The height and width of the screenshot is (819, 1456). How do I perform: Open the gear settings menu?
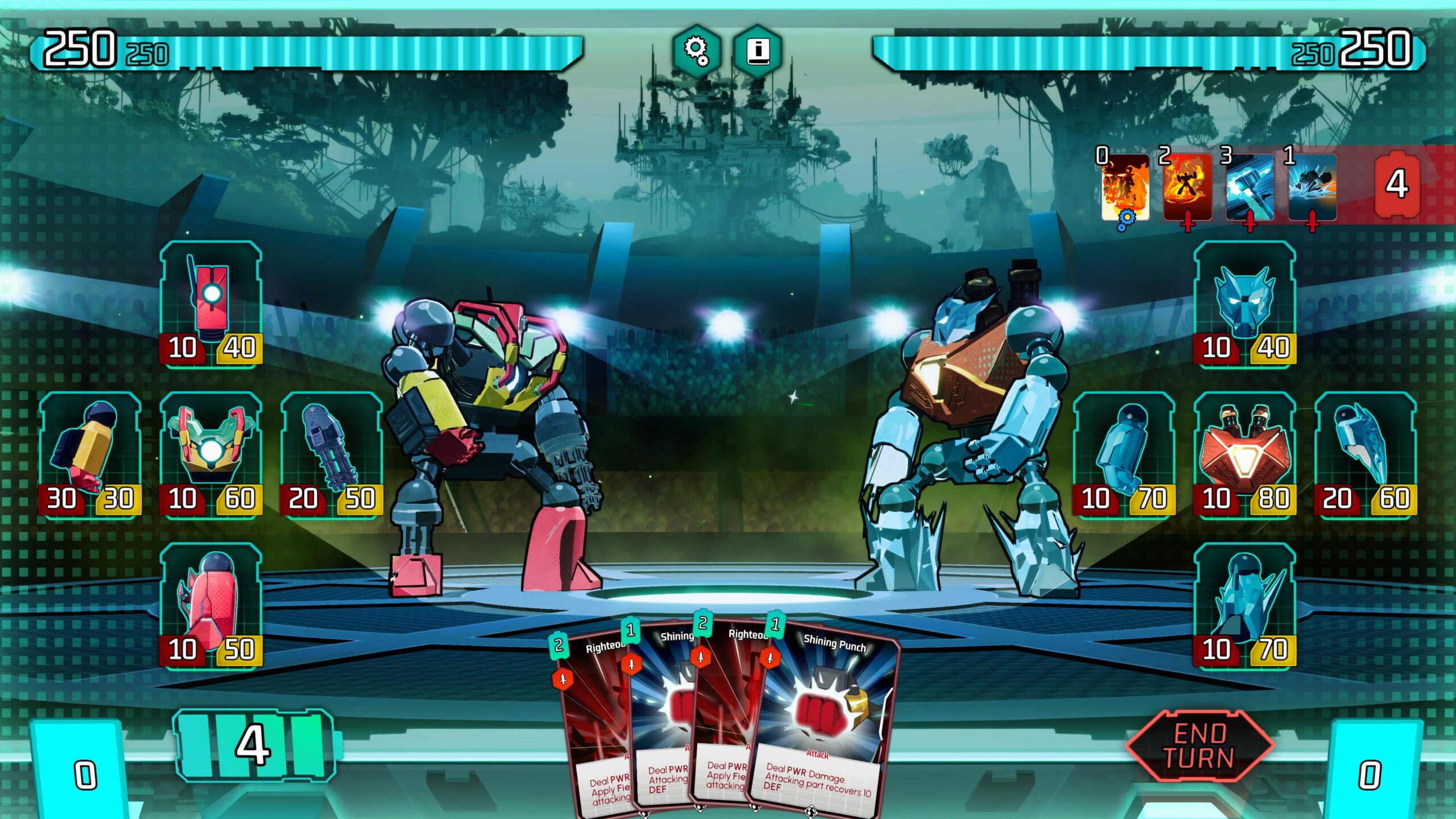point(696,51)
